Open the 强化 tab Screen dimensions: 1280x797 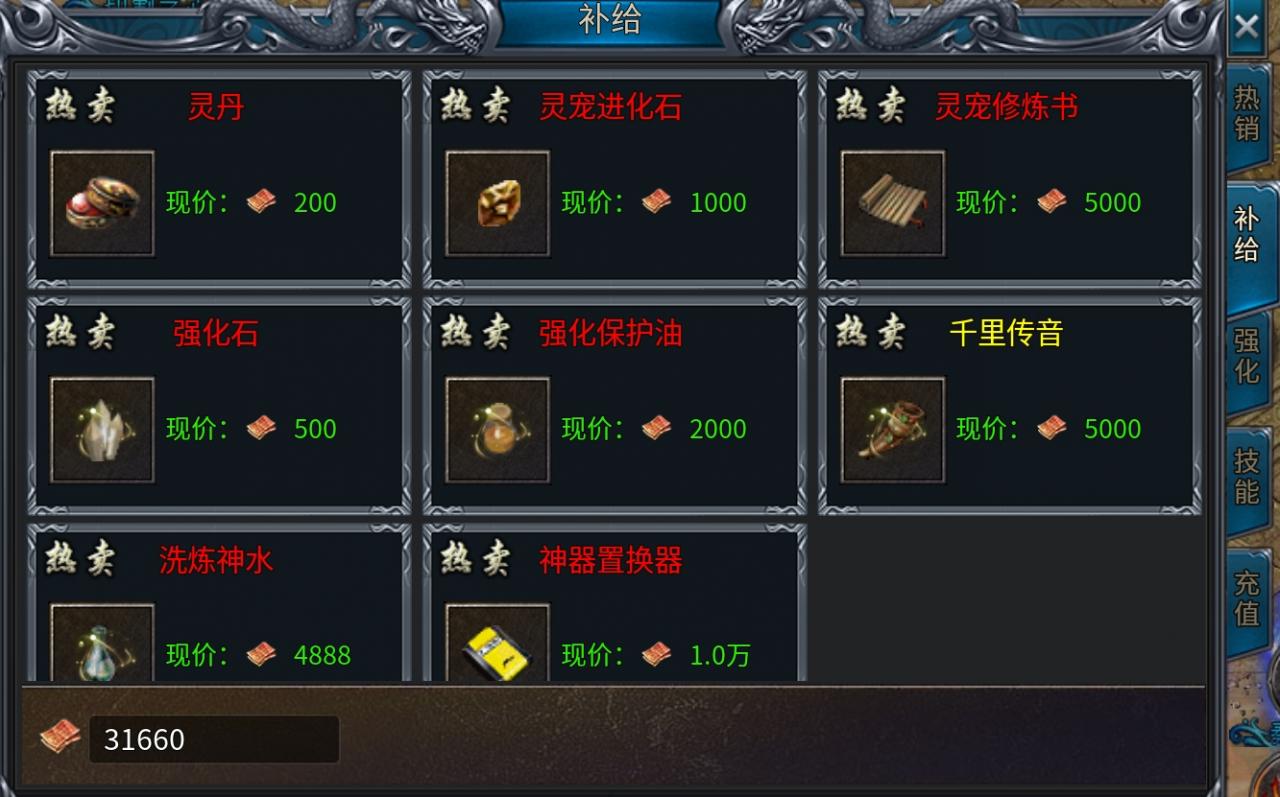(x=1246, y=357)
